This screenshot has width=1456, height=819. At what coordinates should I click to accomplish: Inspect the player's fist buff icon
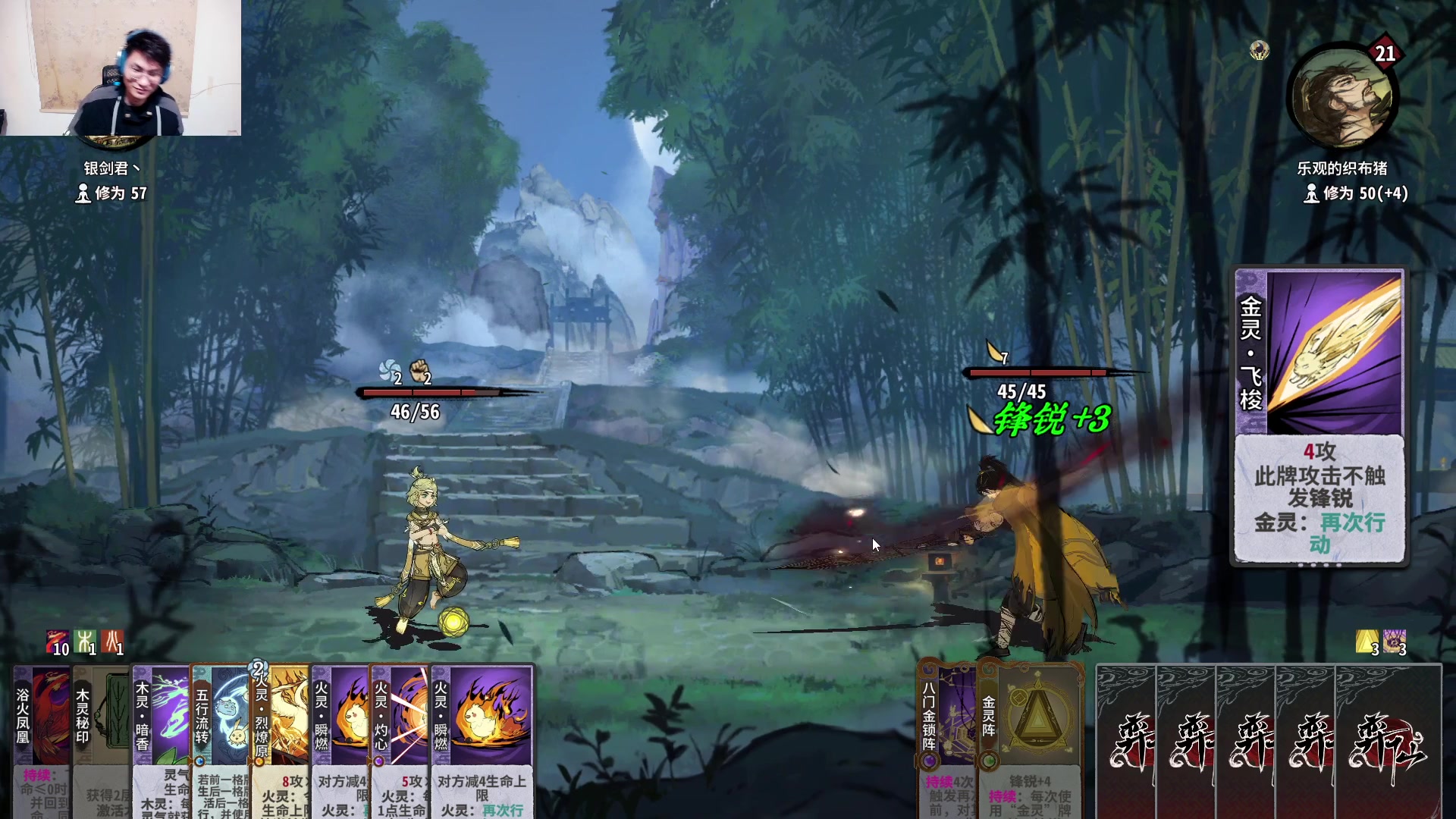(419, 372)
